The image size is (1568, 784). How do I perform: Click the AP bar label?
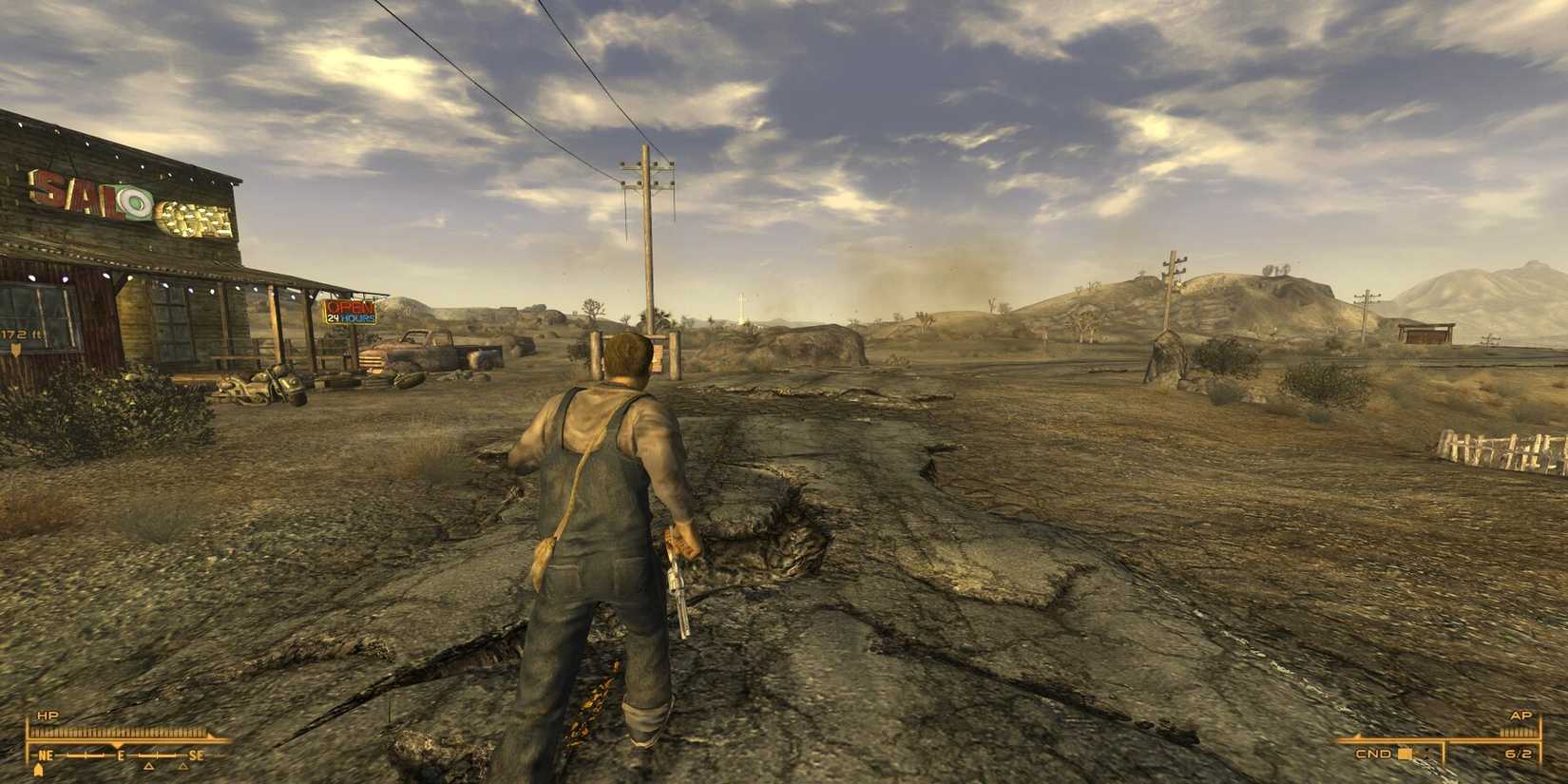pos(1521,716)
